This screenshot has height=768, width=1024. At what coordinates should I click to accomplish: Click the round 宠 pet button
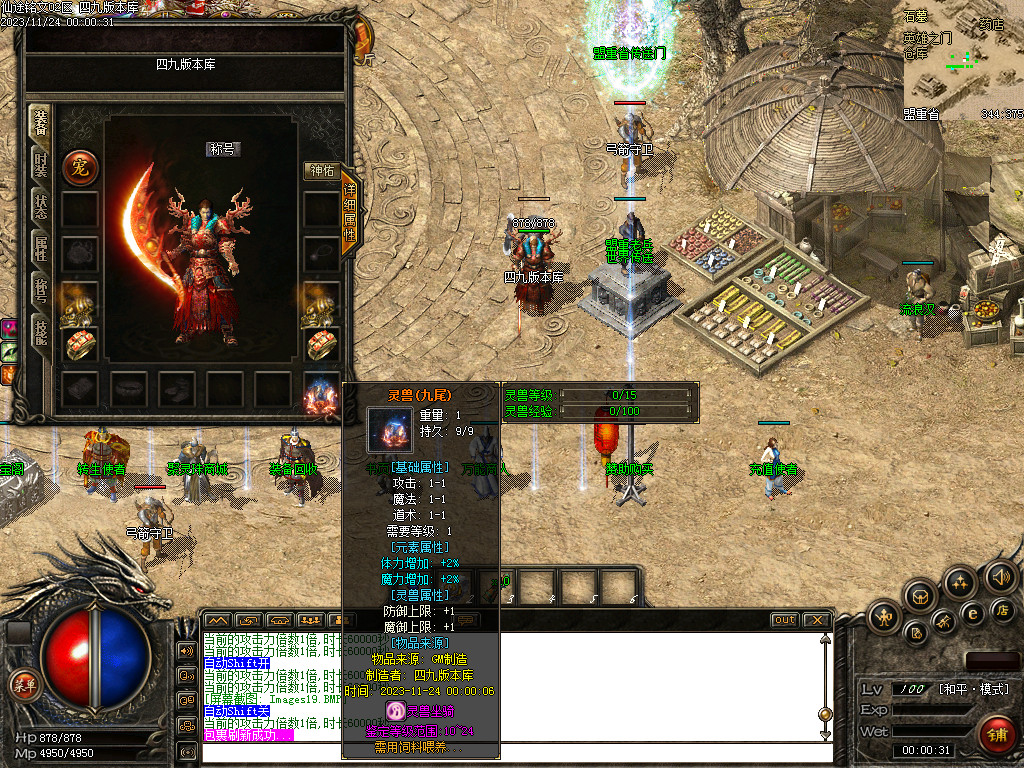pos(80,168)
